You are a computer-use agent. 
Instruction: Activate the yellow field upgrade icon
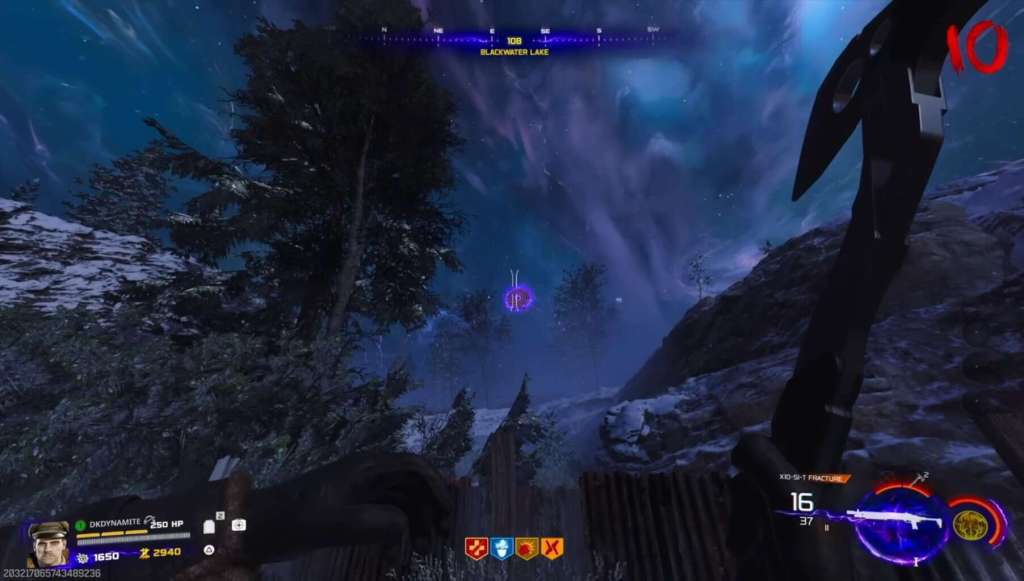point(967,523)
